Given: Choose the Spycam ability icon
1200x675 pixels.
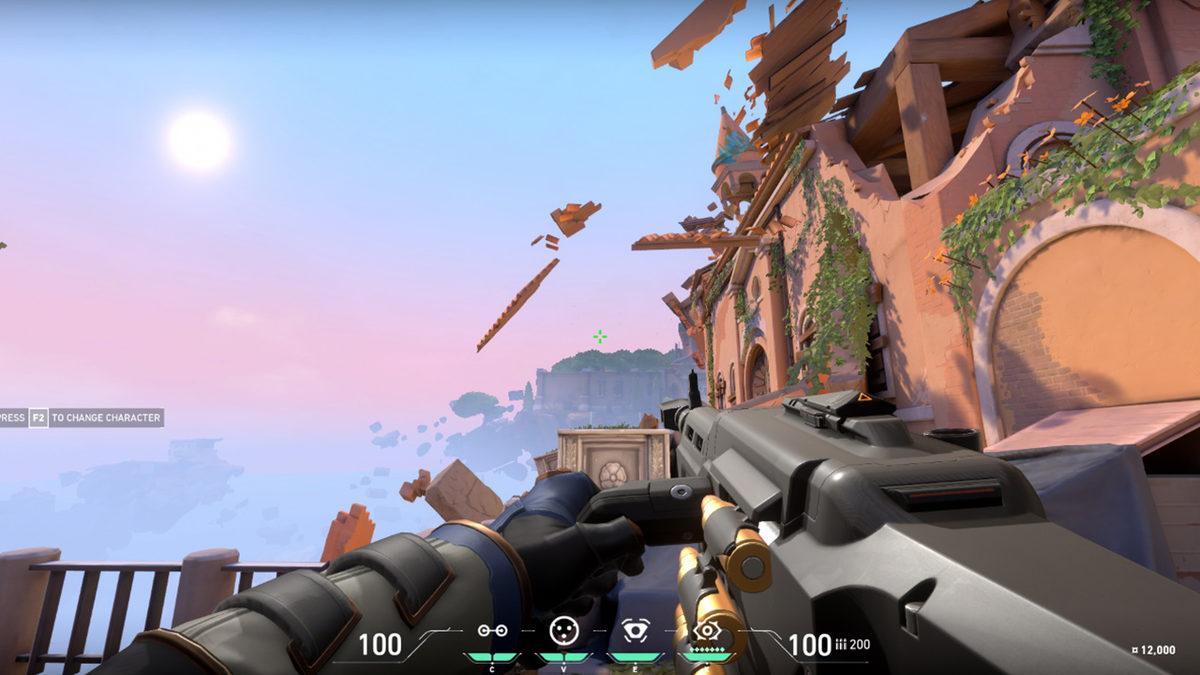Looking at the screenshot, I should 635,631.
